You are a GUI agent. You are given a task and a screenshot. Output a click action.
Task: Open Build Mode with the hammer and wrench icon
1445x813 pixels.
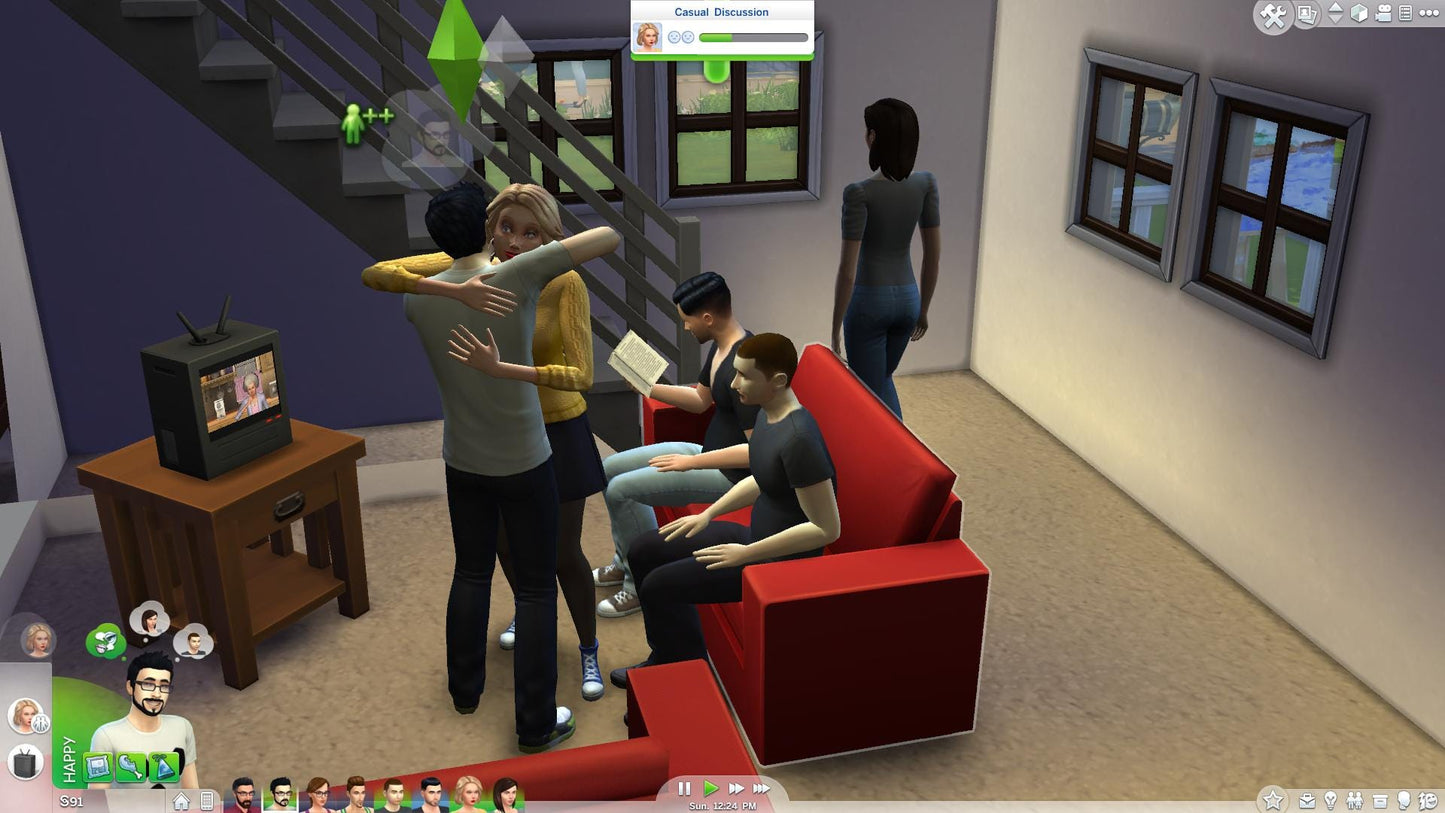coord(1273,14)
